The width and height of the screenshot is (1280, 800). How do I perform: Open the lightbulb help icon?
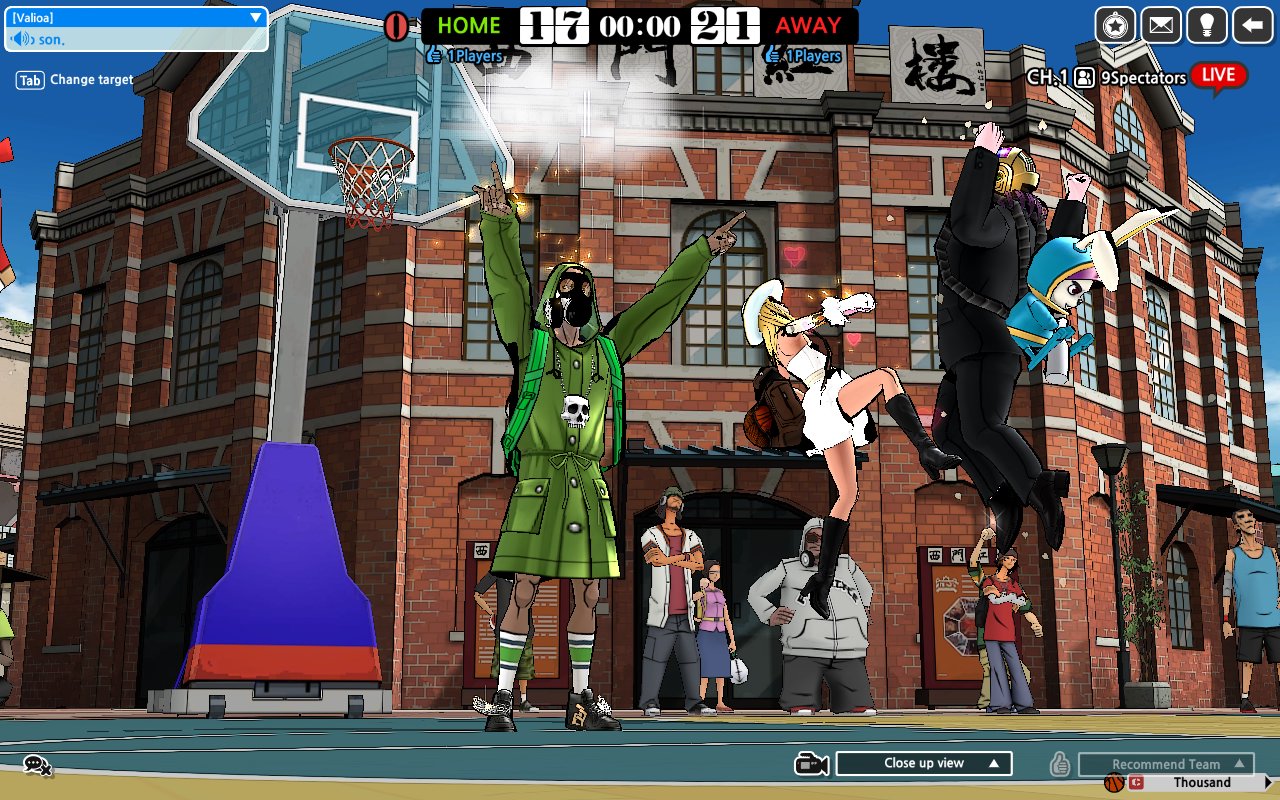click(1206, 25)
